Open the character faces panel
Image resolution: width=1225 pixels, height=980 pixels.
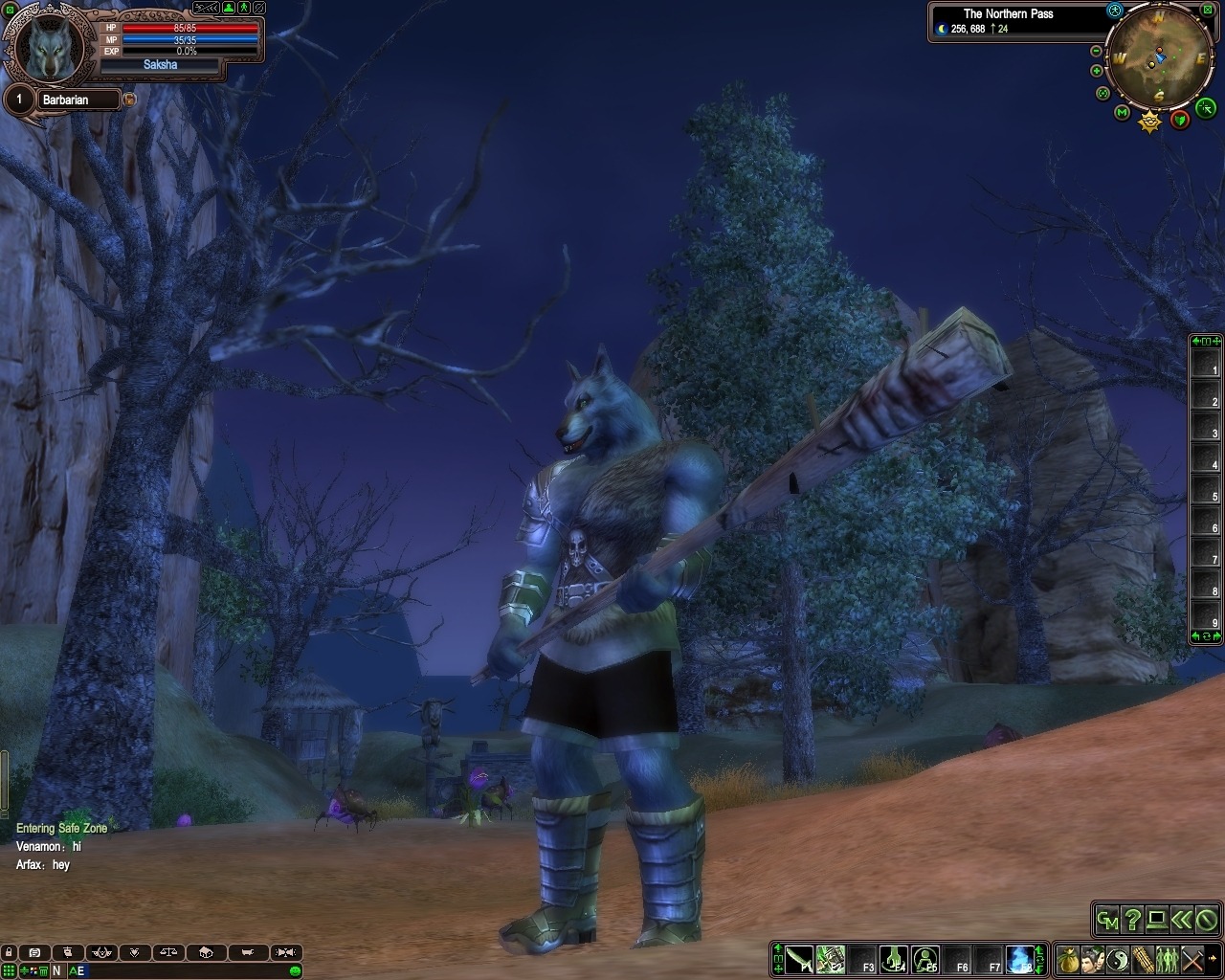pos(1094,958)
